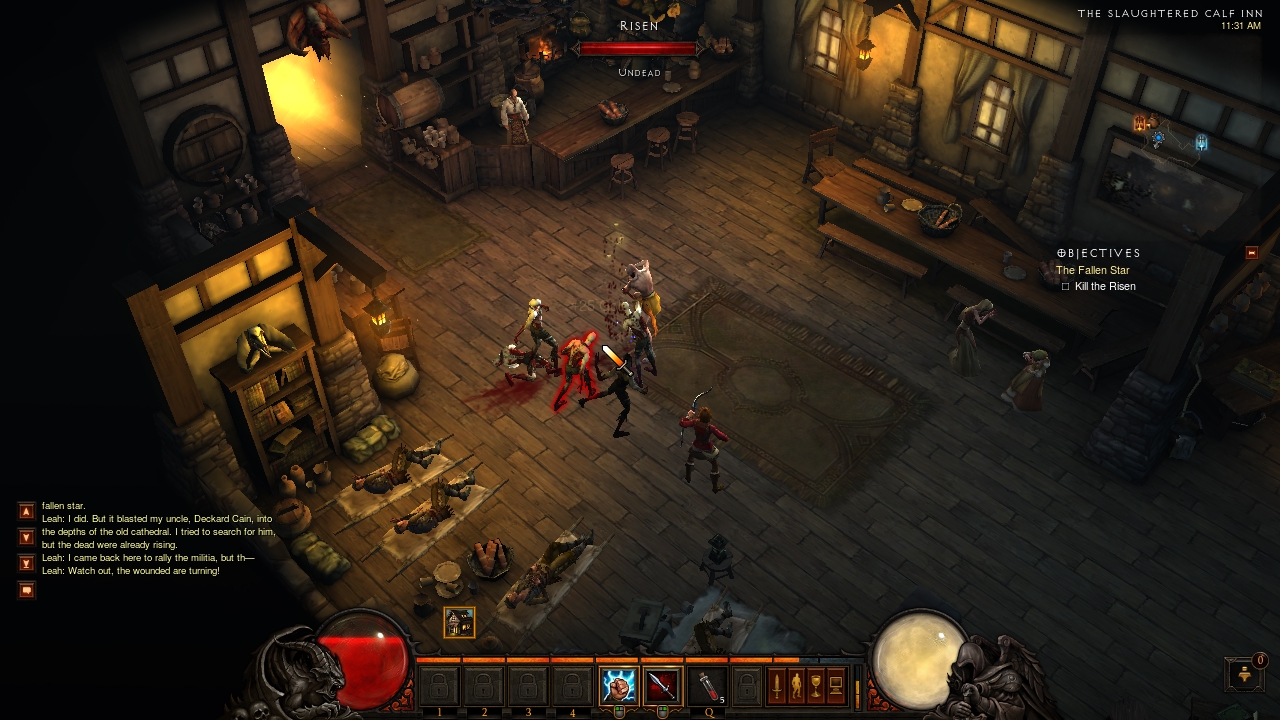Open inventory via the sword menu icon
Image resolution: width=1280 pixels, height=720 pixels.
coord(776,686)
